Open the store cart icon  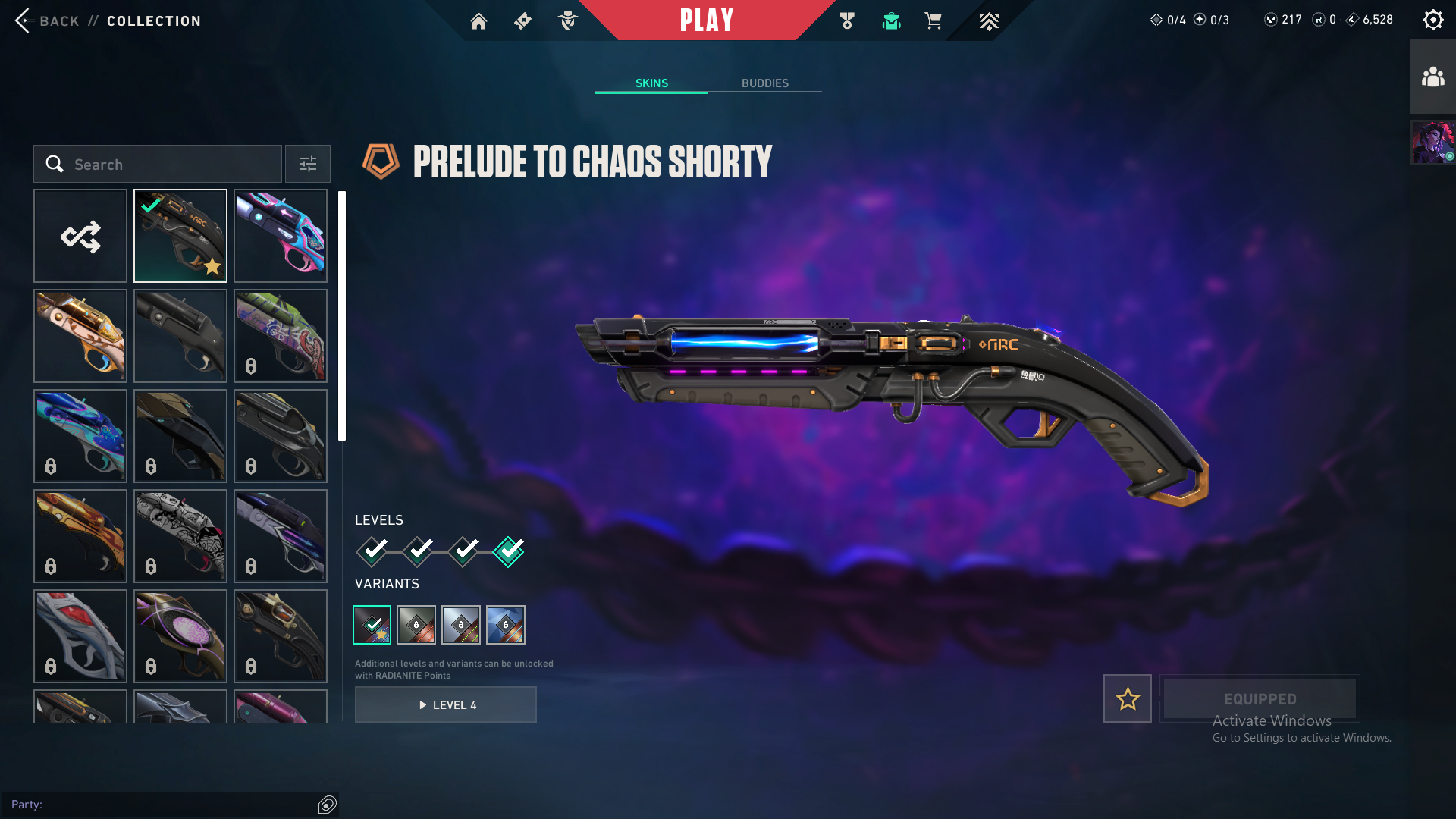pos(933,21)
